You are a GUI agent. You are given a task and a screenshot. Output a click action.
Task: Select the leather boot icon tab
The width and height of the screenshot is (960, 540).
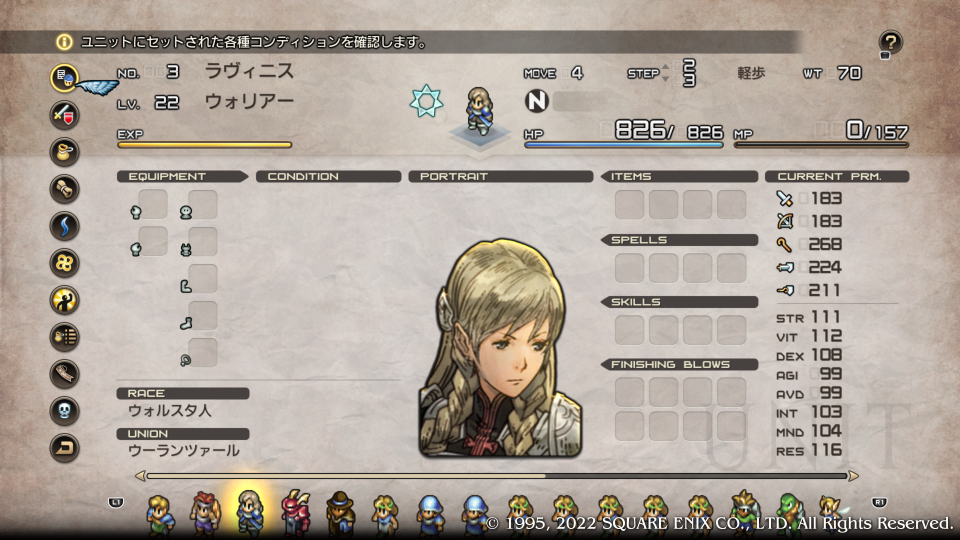[65, 373]
